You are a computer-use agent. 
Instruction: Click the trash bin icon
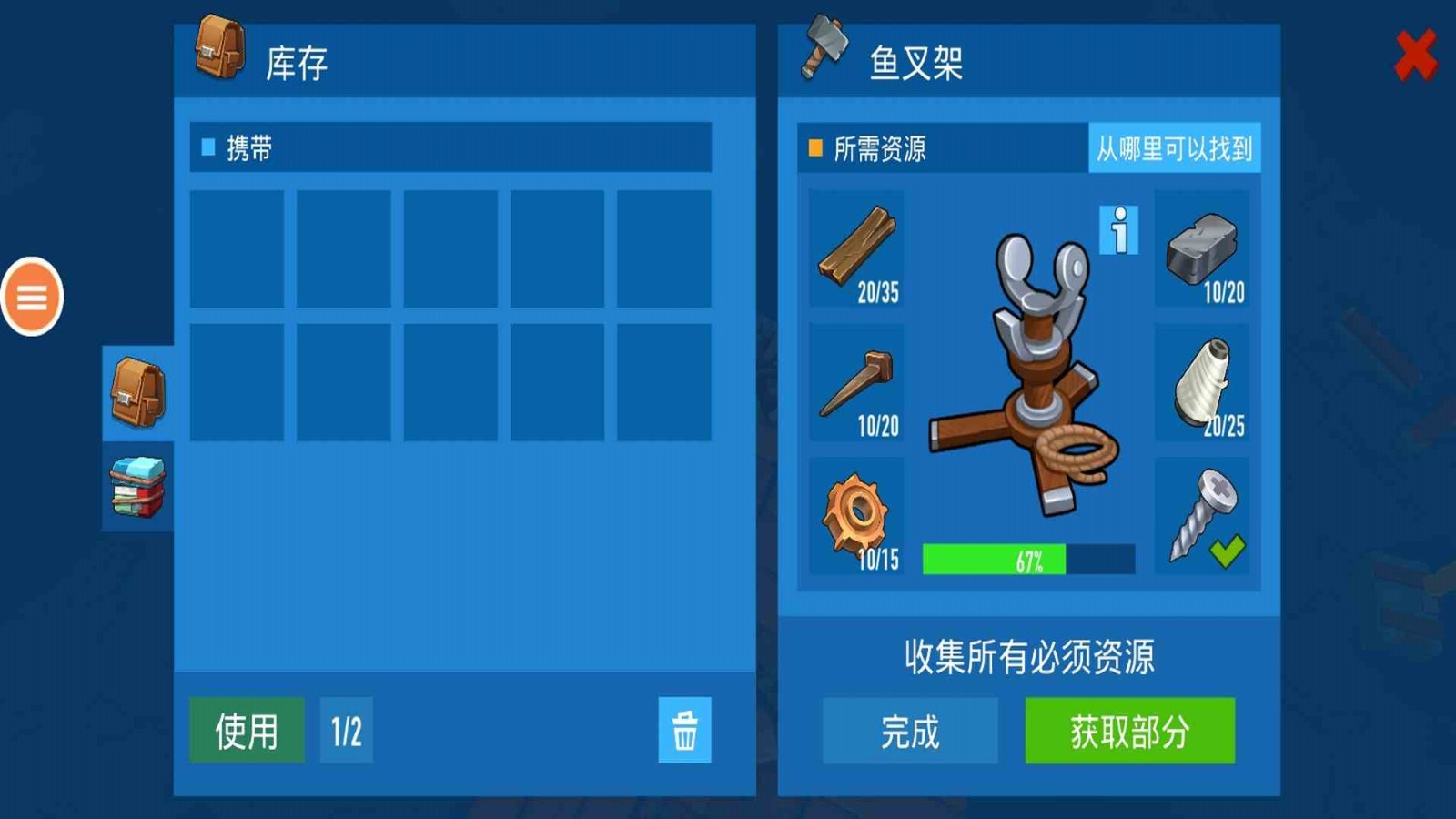tap(684, 728)
